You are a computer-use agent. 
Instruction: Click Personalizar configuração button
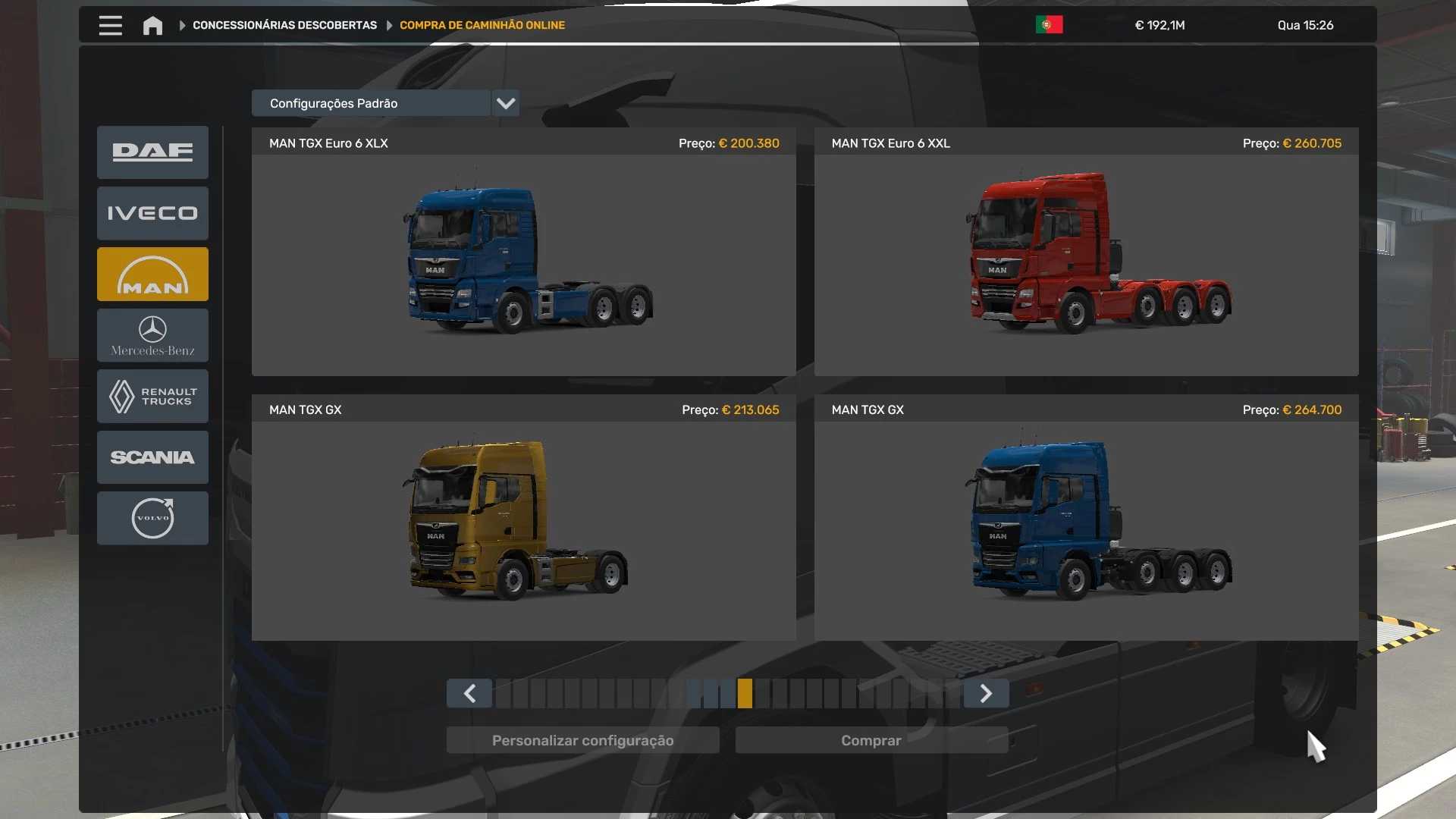pos(582,740)
